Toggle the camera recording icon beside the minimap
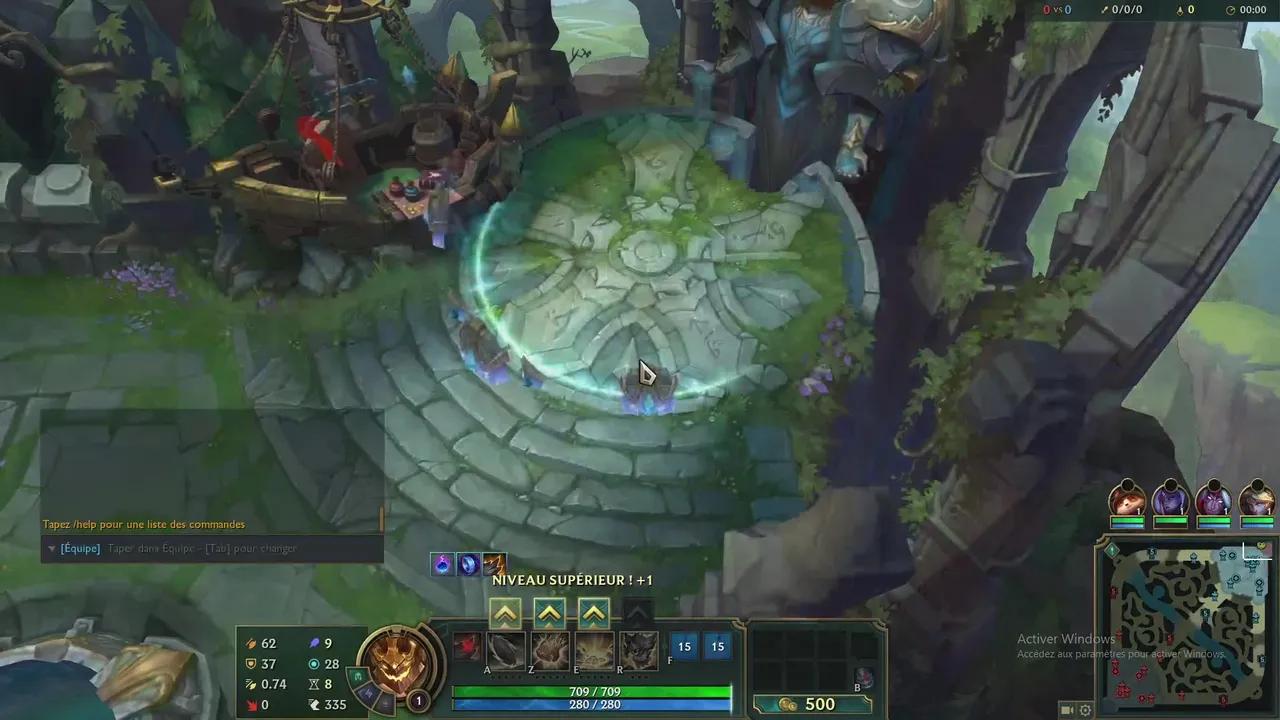 pyautogui.click(x=1066, y=710)
